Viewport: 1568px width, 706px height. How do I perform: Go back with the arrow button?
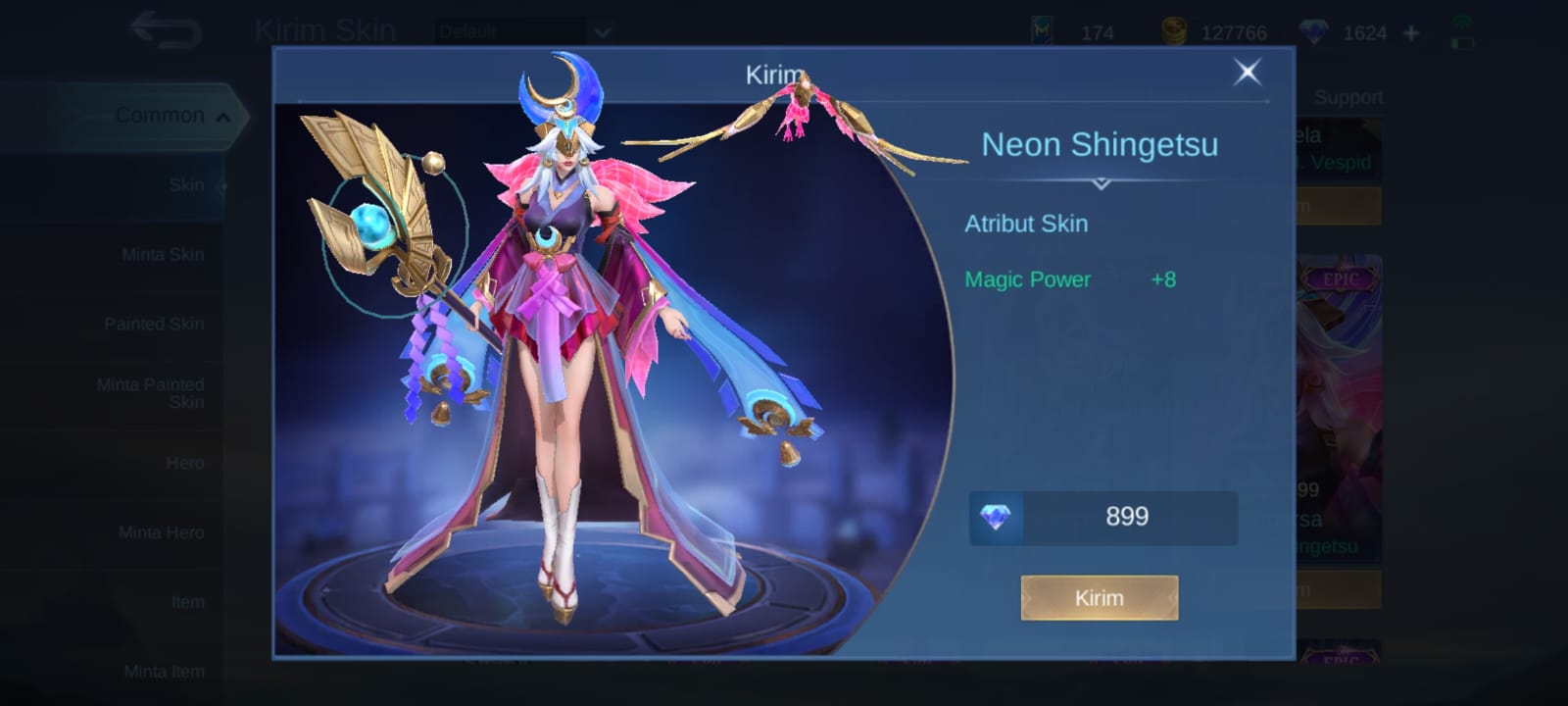[x=167, y=30]
